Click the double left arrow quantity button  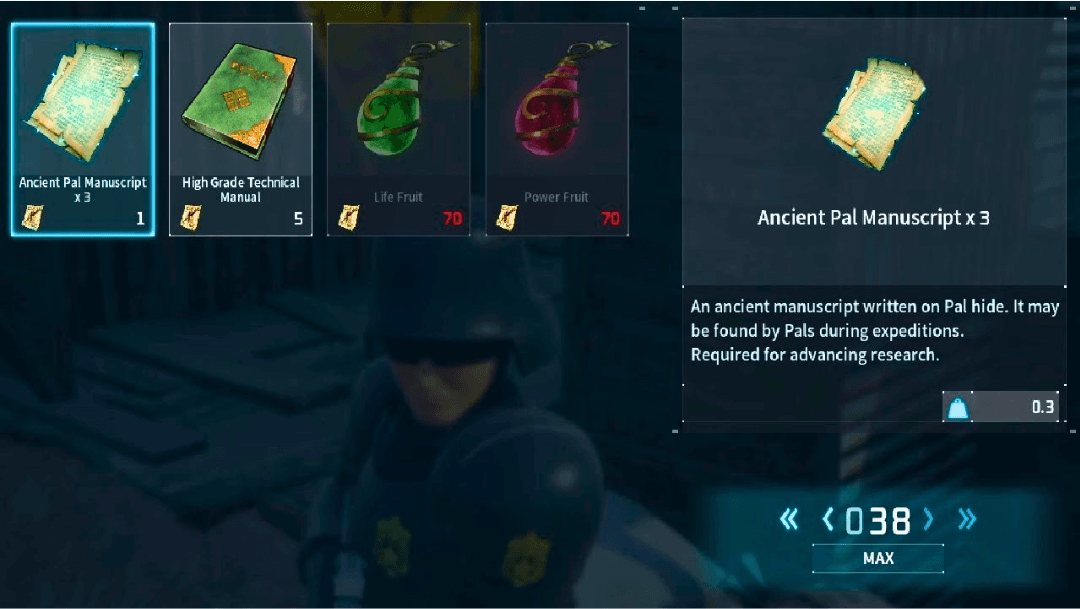[789, 519]
